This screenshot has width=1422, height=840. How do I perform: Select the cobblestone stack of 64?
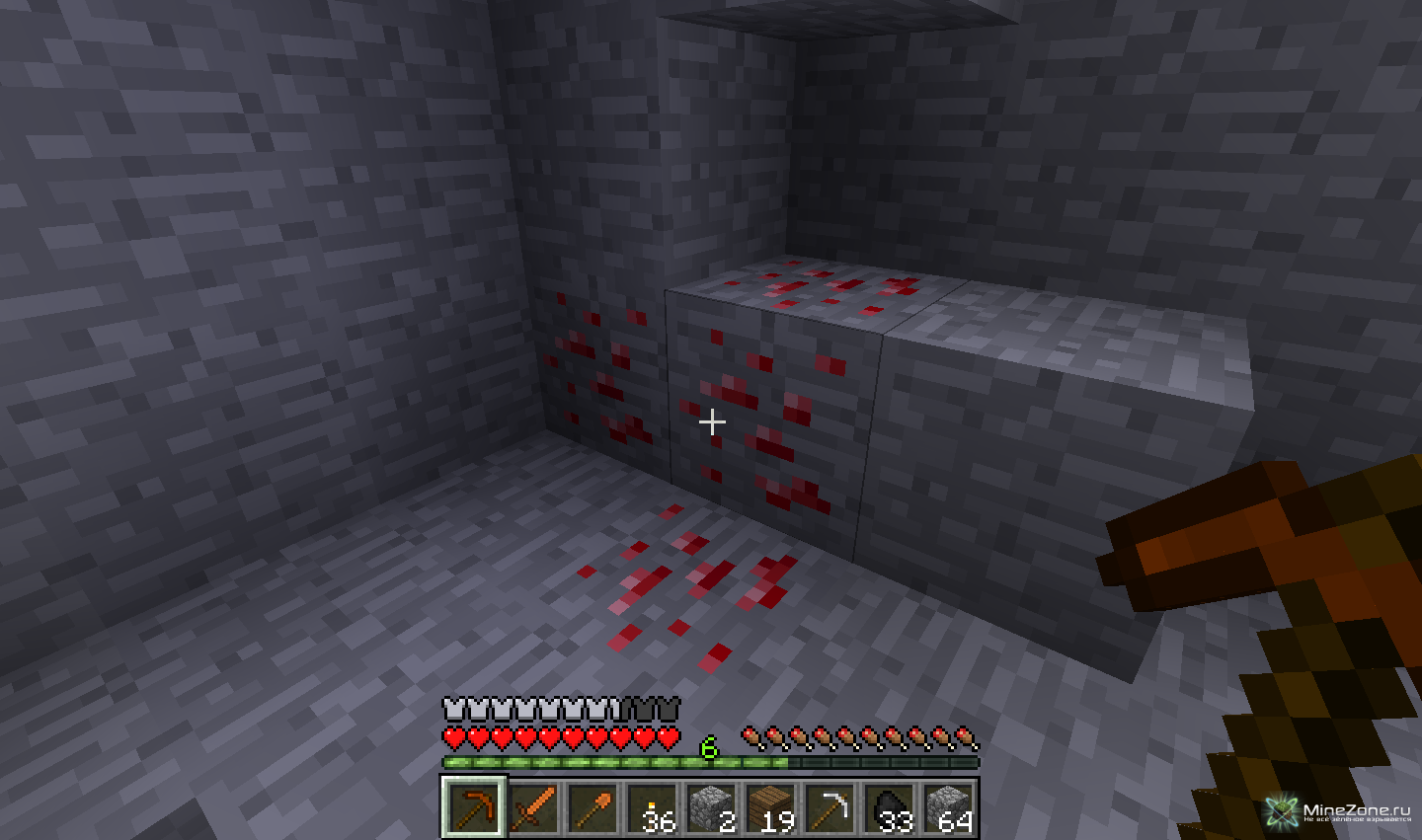[948, 807]
